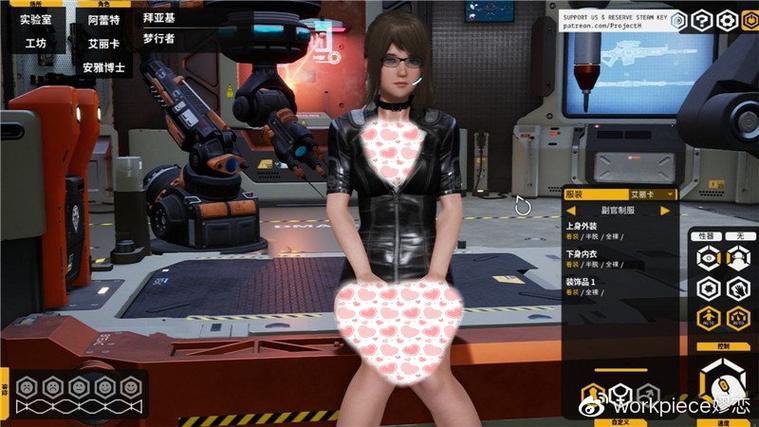Open the gear settings menu
Viewport: 759px width, 427px height.
pos(727,20)
